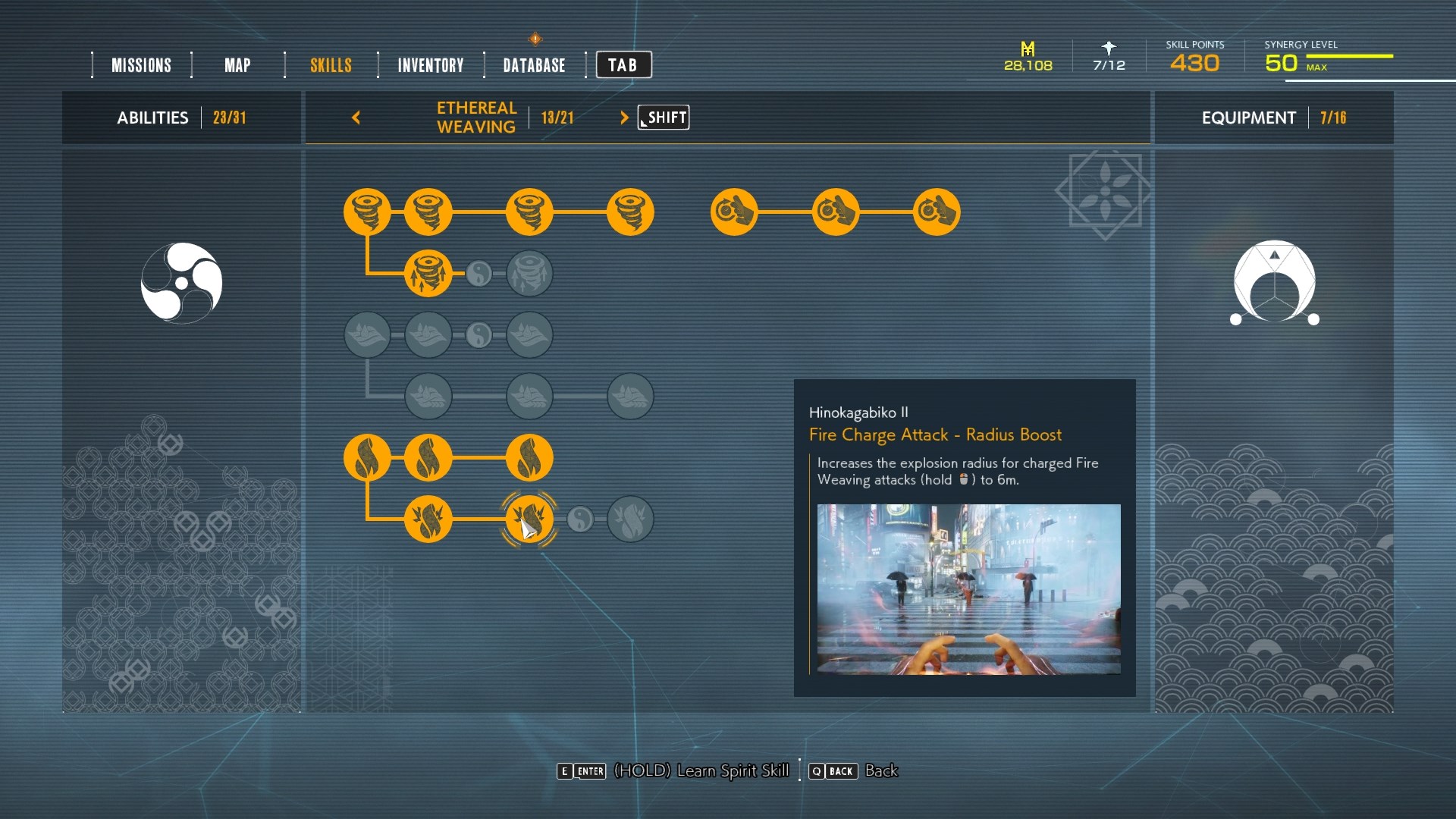1456x819 pixels.
Task: Select the locked fire skill node at row end
Action: pos(630,519)
